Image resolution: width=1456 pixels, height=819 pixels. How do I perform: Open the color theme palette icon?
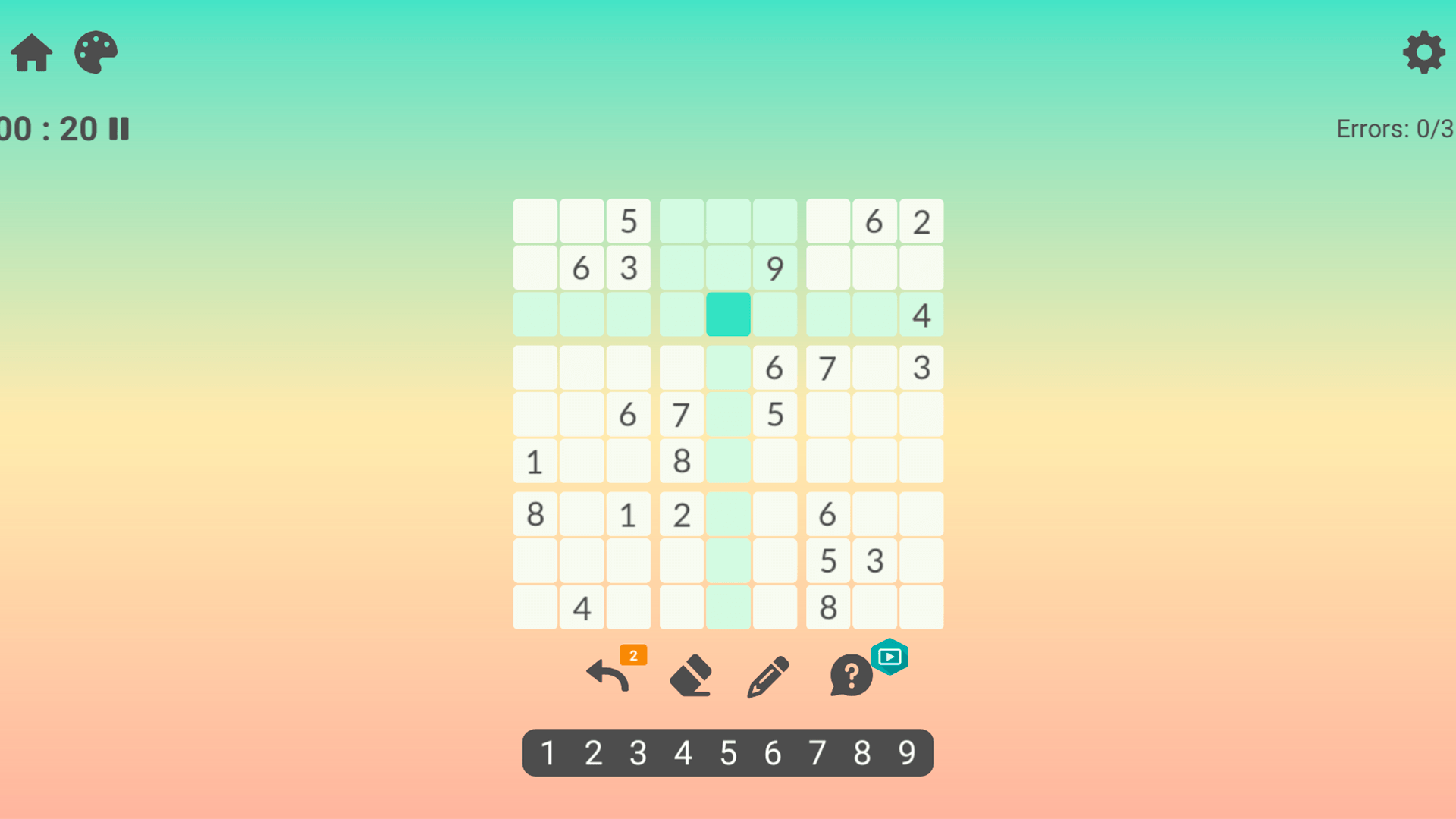[96, 52]
